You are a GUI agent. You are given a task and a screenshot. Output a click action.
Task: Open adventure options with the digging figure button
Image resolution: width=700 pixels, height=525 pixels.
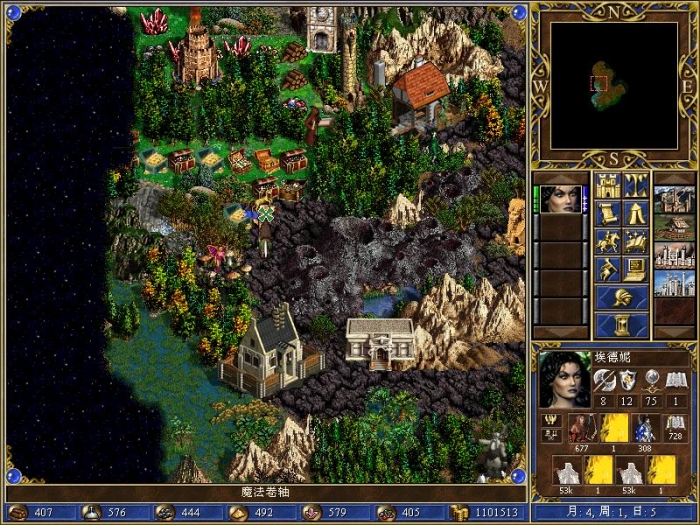(x=608, y=269)
